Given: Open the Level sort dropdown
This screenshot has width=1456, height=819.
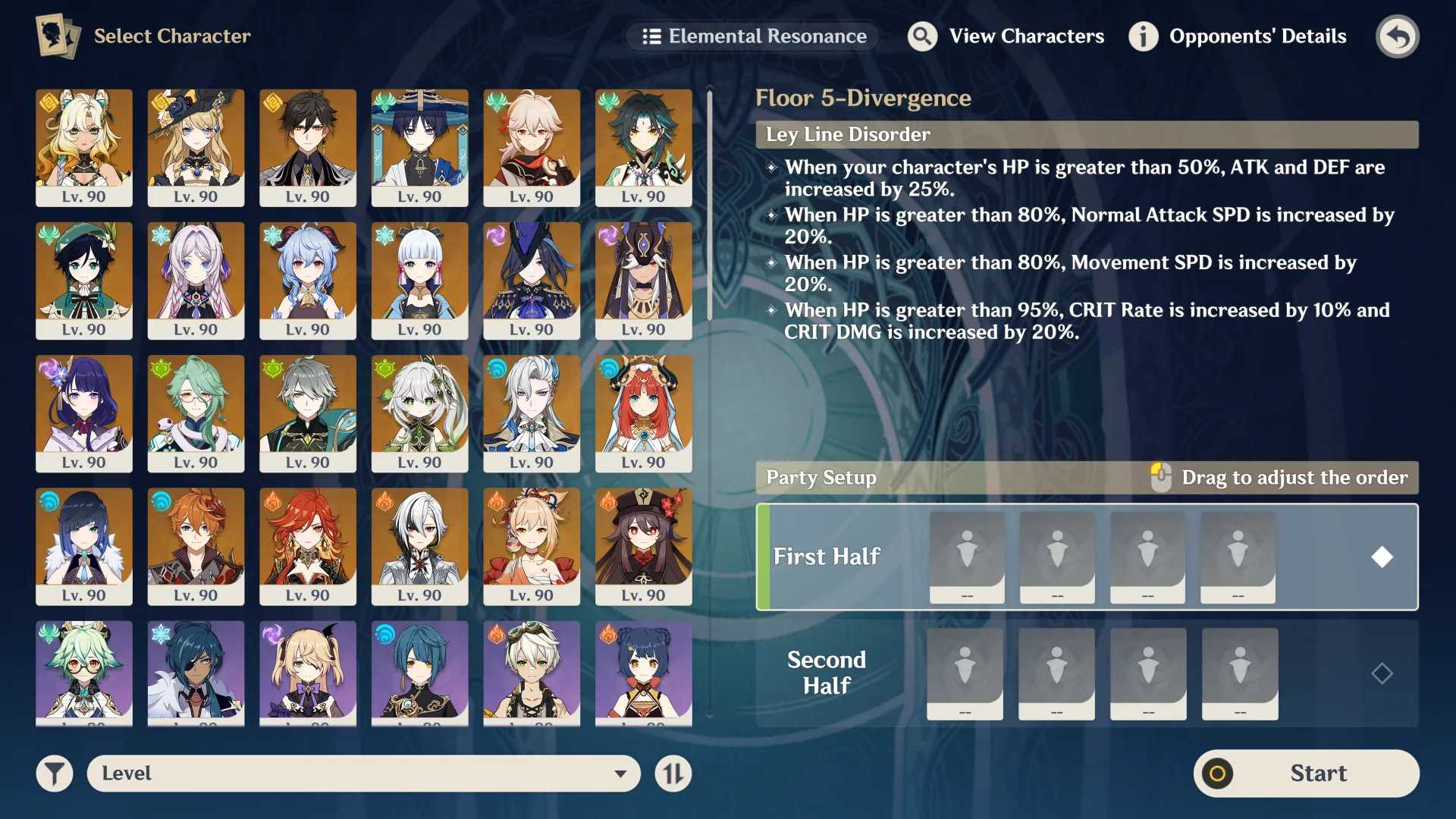Looking at the screenshot, I should (364, 773).
